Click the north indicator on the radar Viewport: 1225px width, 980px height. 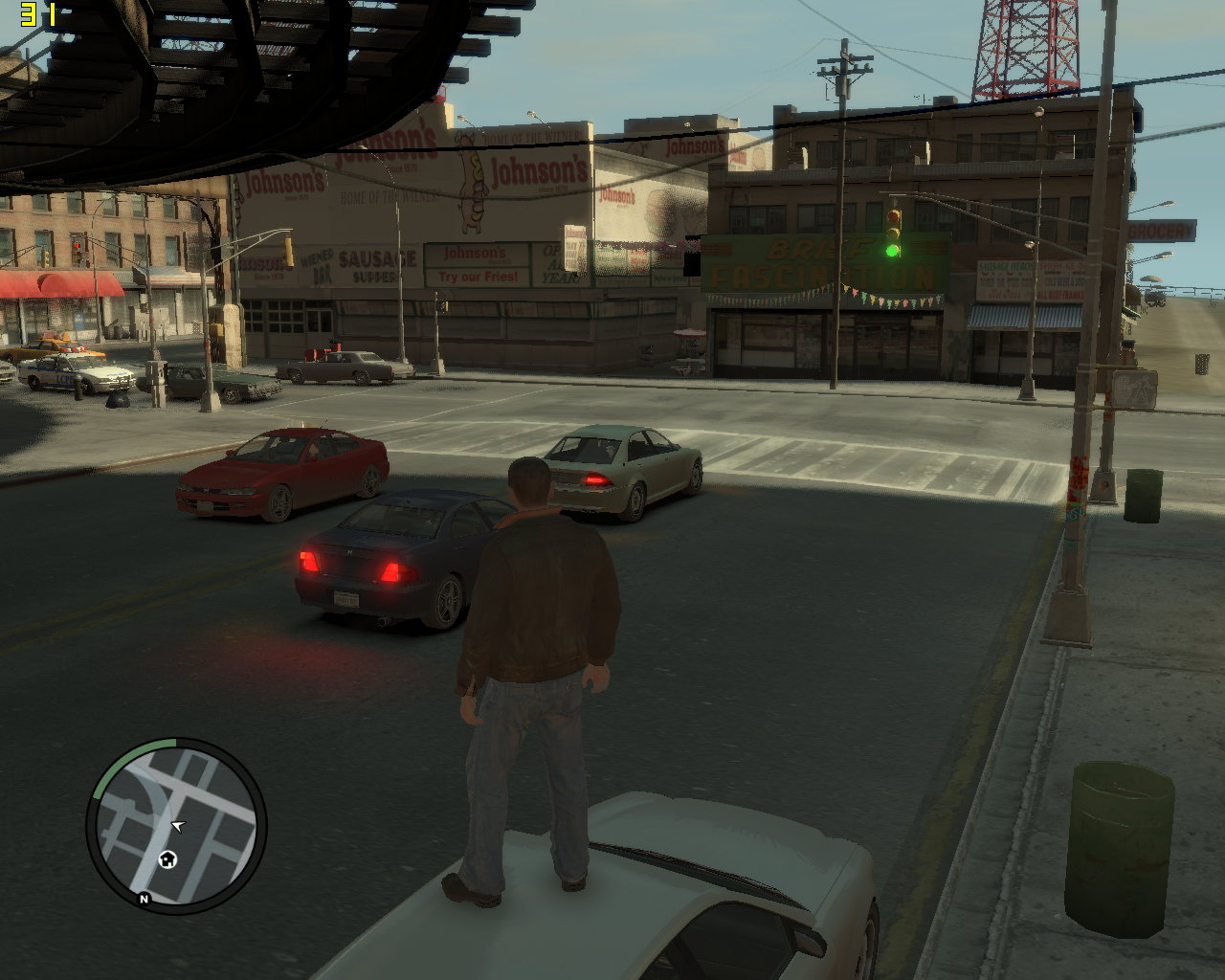145,899
